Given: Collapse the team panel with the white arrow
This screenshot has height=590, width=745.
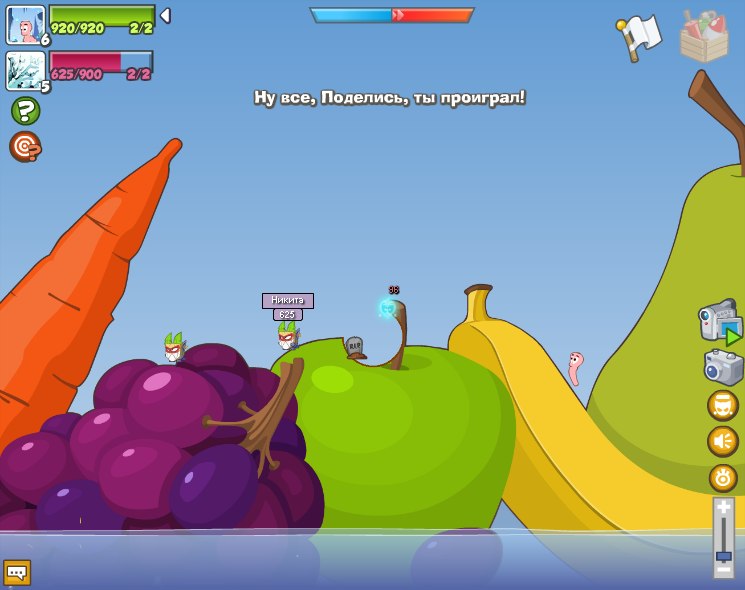Looking at the screenshot, I should tap(165, 16).
